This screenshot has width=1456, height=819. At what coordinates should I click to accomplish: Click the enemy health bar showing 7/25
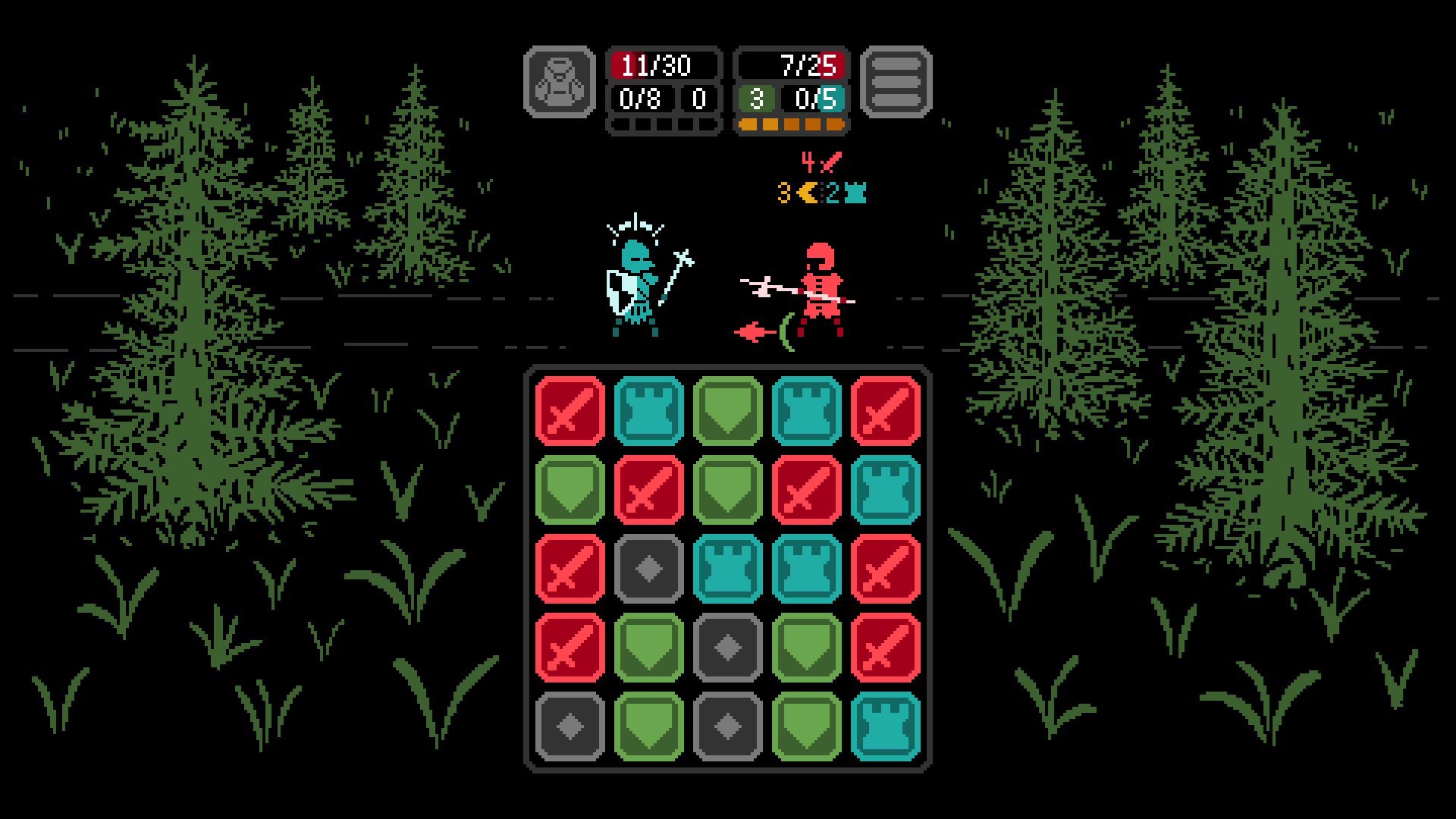coord(794,66)
